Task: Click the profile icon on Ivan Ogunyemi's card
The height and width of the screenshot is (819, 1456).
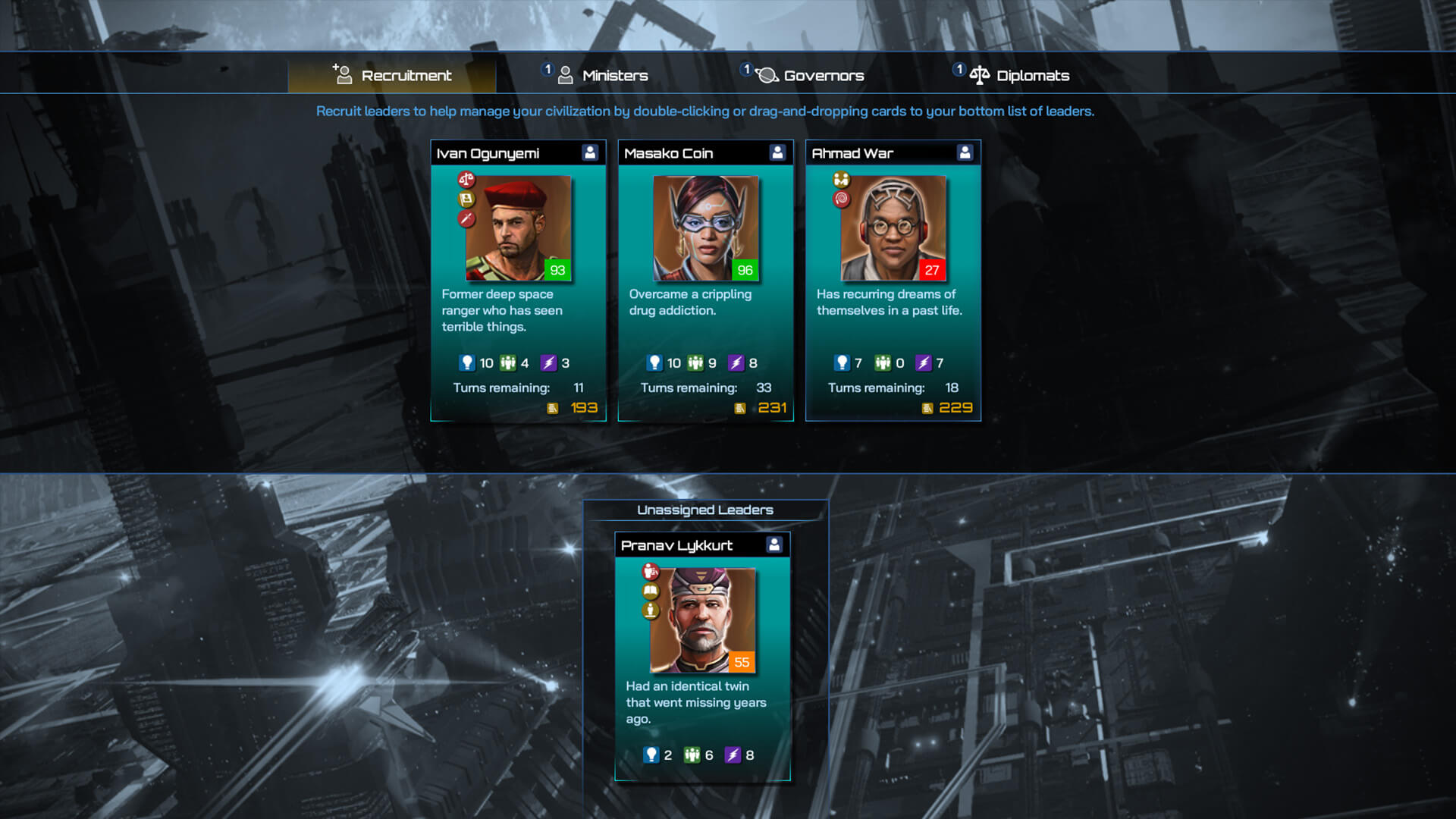Action: (x=590, y=152)
